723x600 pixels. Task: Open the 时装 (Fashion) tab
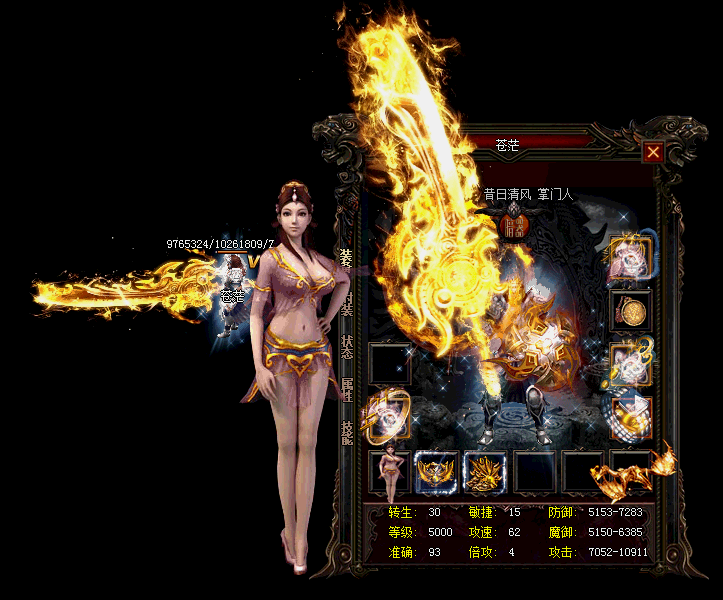pyautogui.click(x=347, y=304)
